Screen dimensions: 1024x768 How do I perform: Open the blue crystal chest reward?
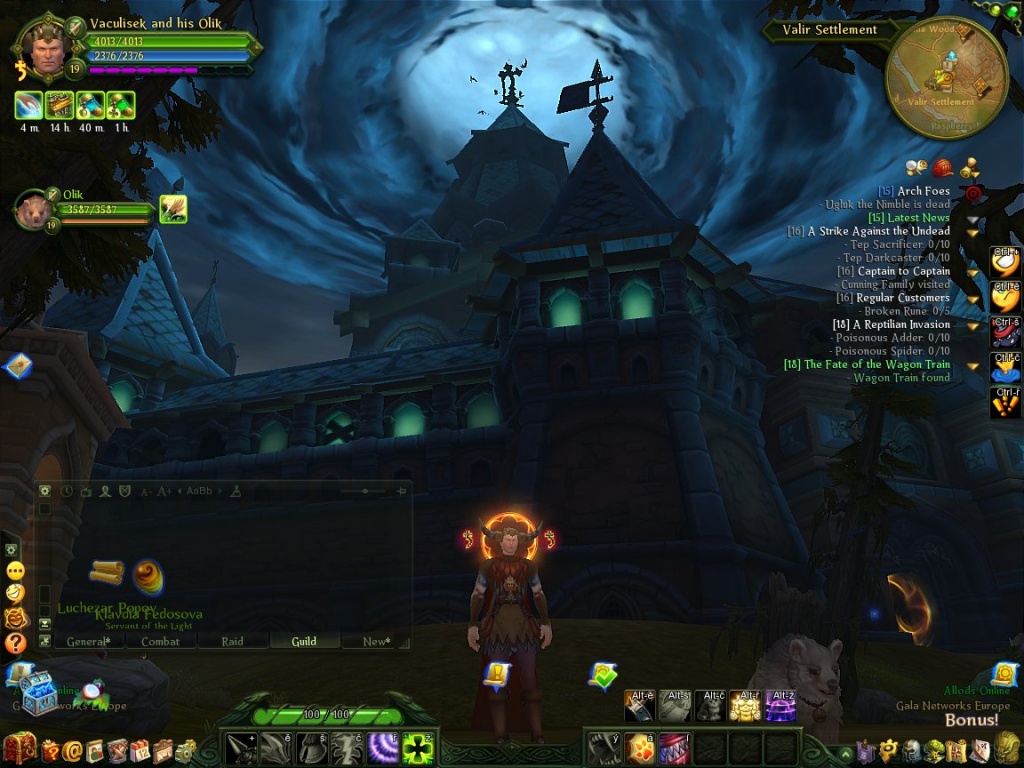pos(38,697)
